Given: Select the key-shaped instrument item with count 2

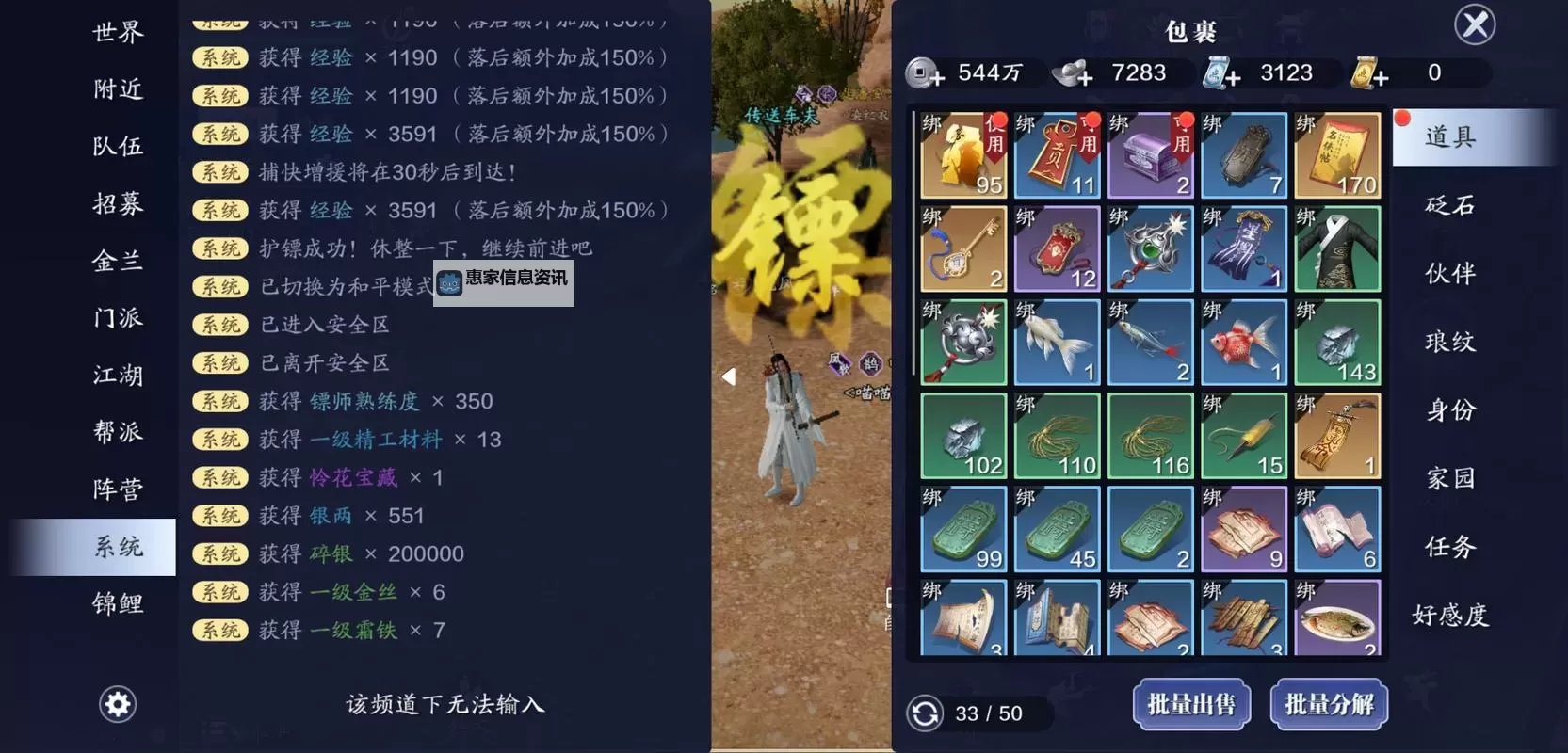Looking at the screenshot, I should (962, 248).
